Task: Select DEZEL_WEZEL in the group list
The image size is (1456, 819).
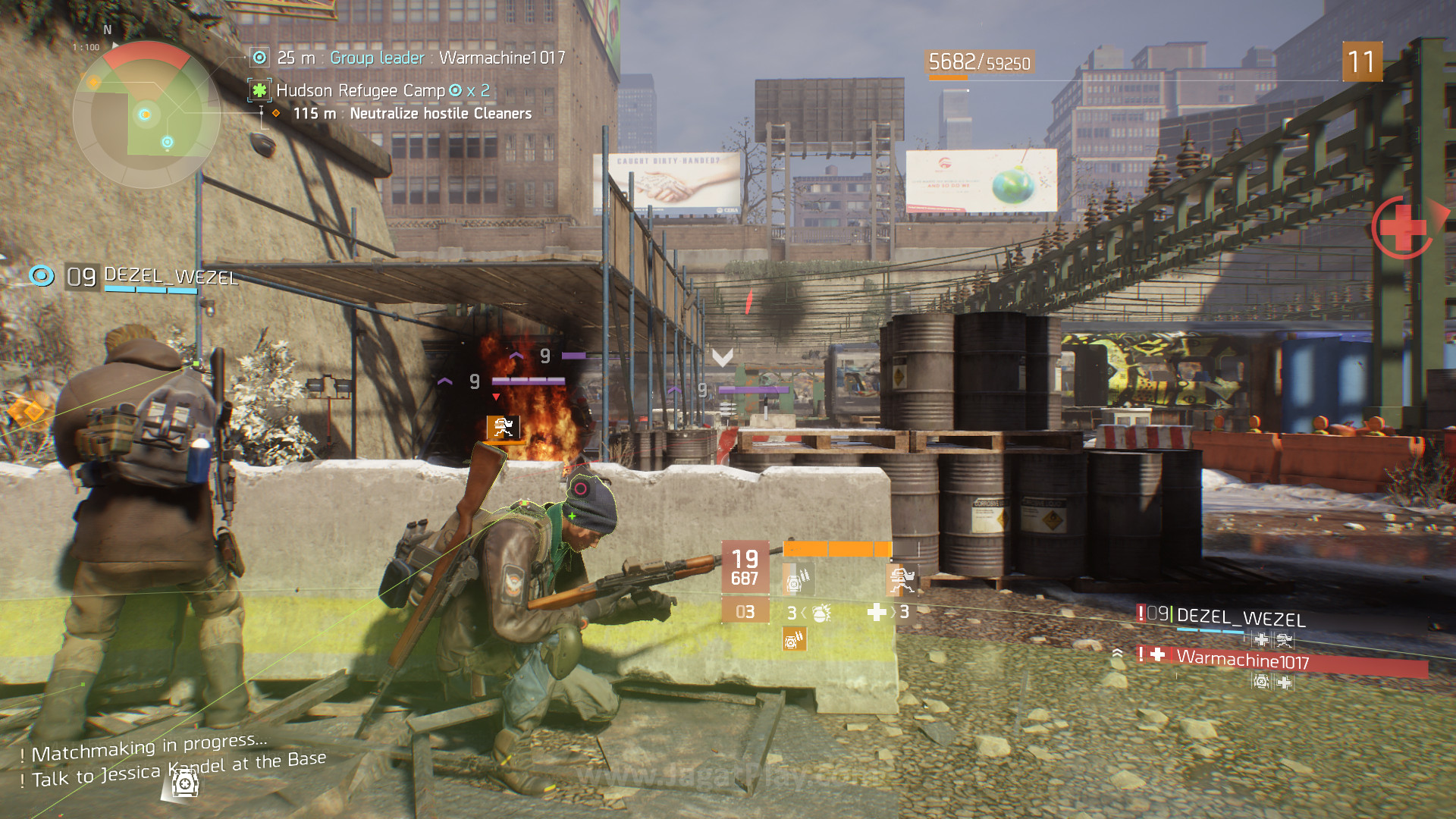Action: 1240,617
